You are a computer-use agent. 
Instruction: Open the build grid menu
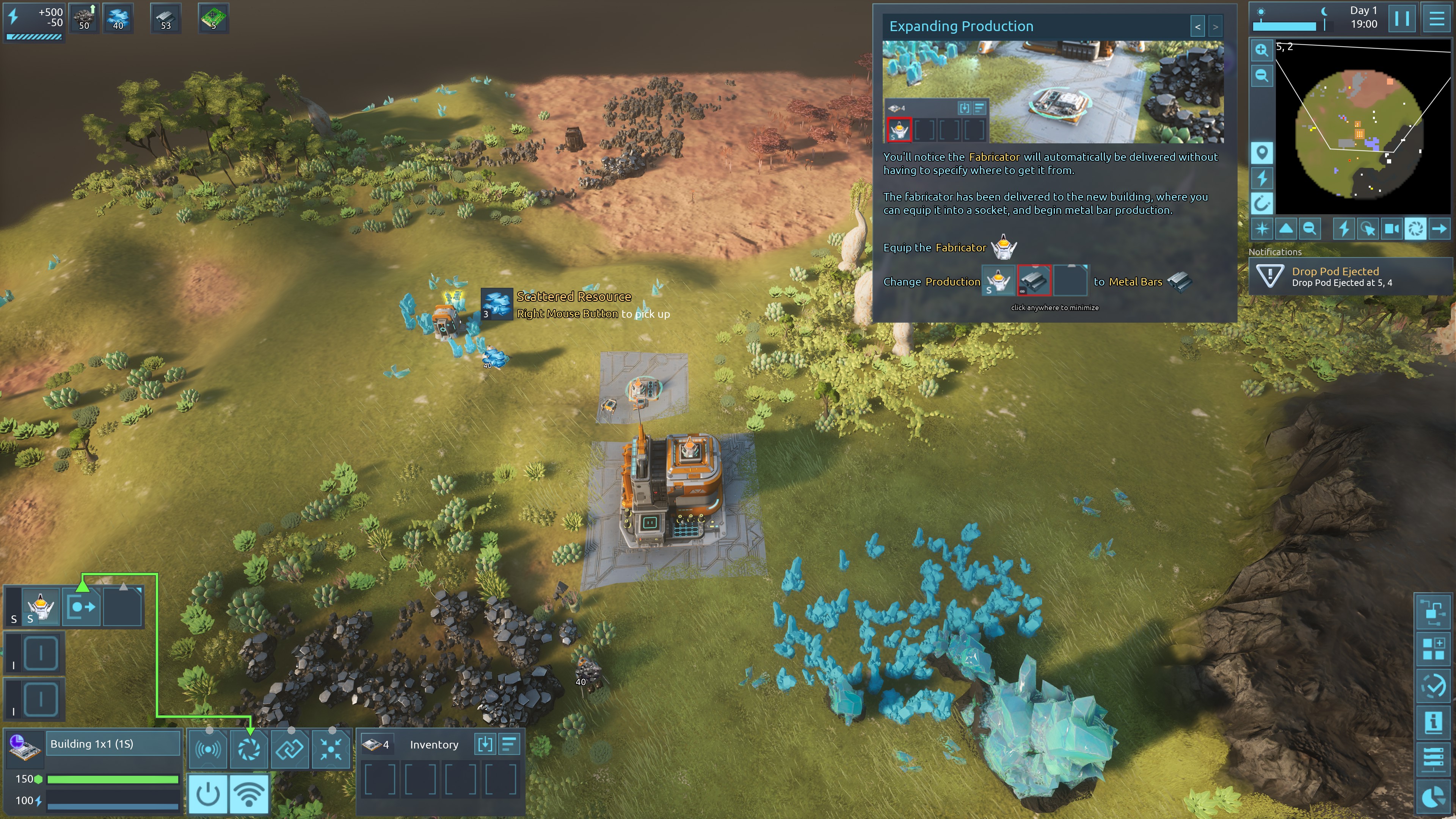point(1433,648)
